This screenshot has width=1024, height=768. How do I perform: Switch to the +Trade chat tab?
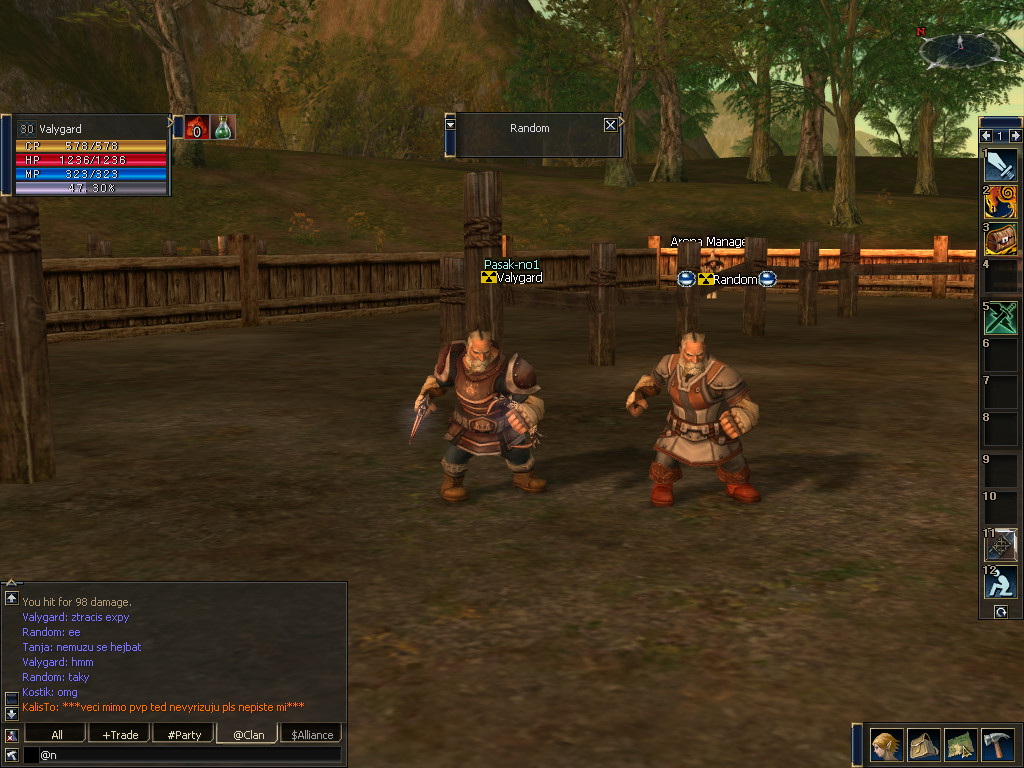[120, 735]
